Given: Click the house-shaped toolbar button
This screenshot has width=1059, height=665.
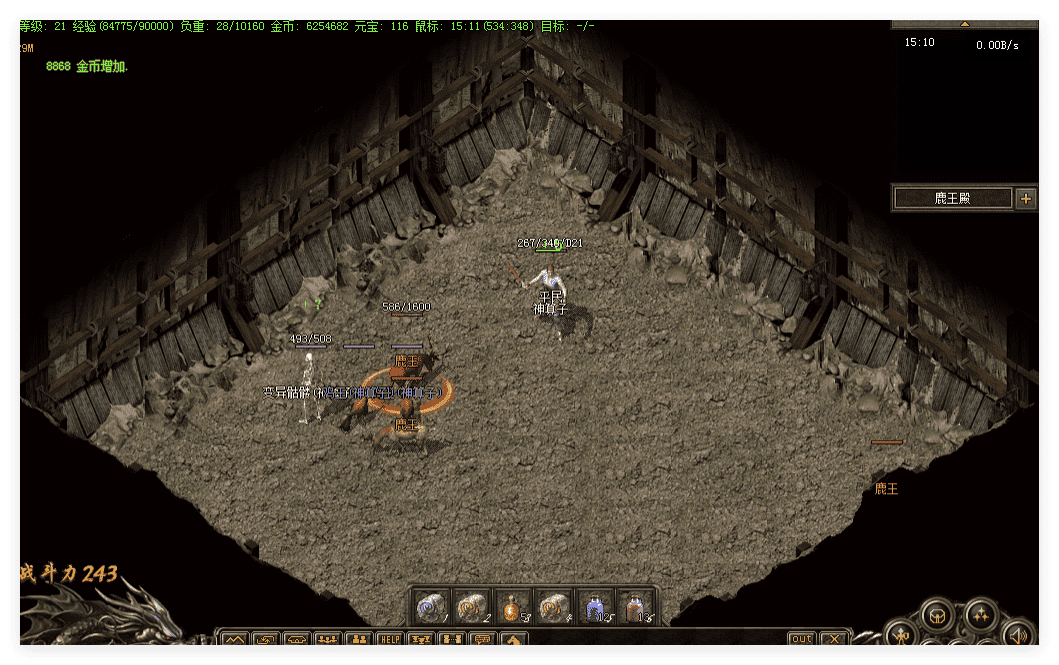Looking at the screenshot, I should pos(514,639).
